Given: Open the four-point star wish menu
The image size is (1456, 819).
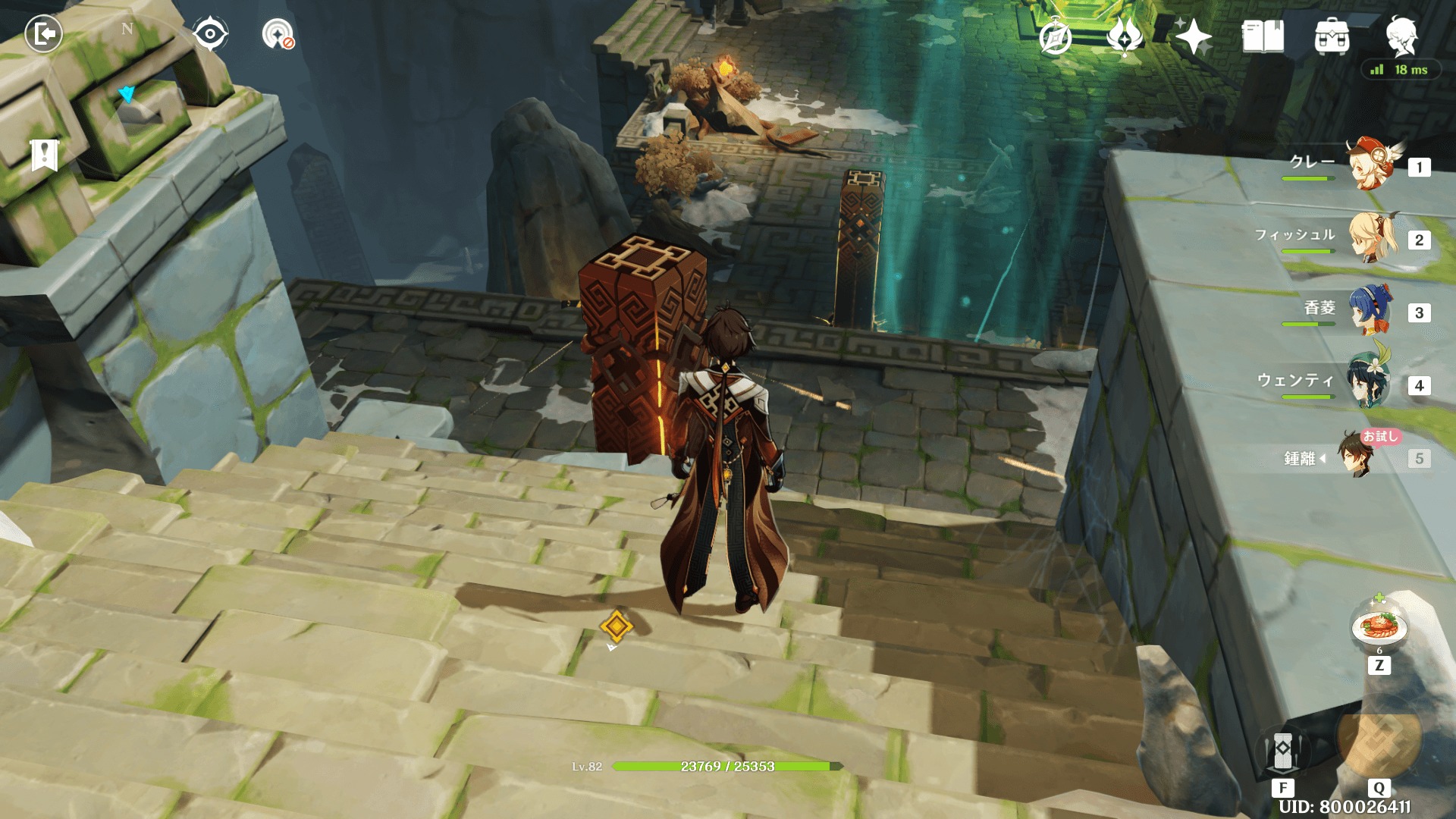Looking at the screenshot, I should click(1194, 36).
